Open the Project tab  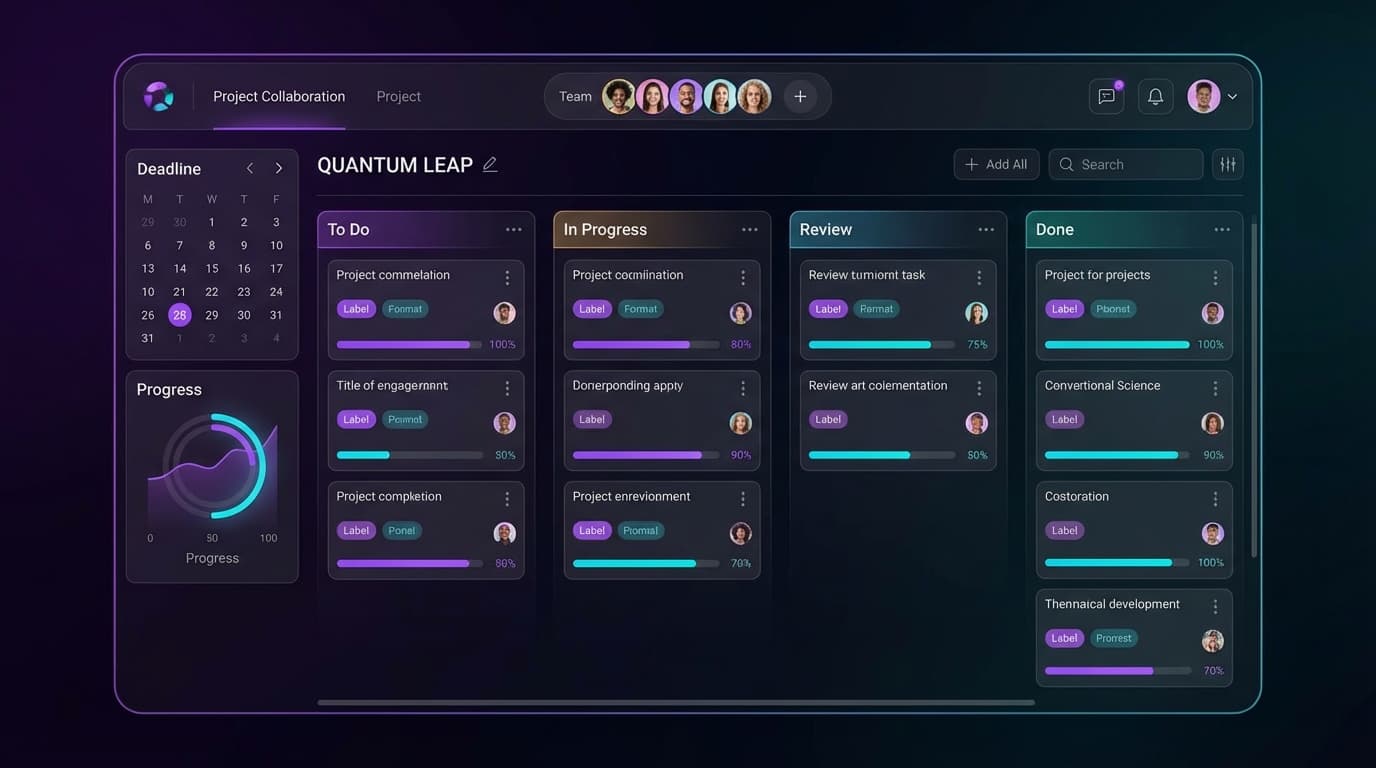click(398, 97)
